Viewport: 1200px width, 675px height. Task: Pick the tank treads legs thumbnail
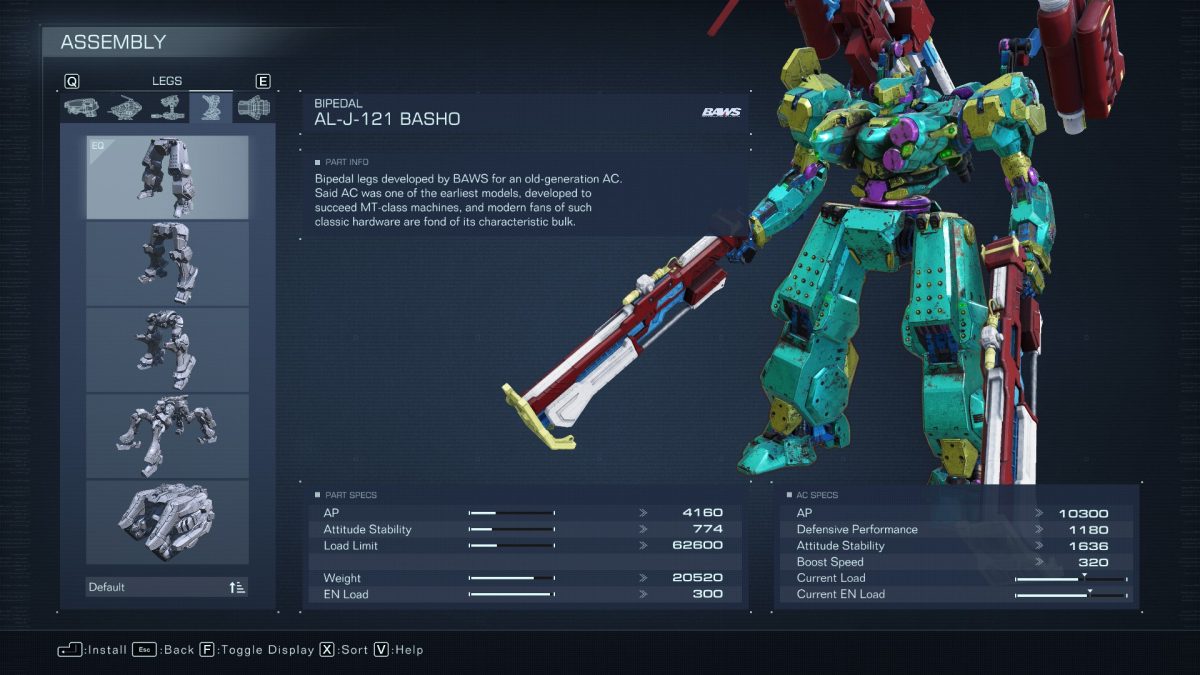tap(167, 521)
